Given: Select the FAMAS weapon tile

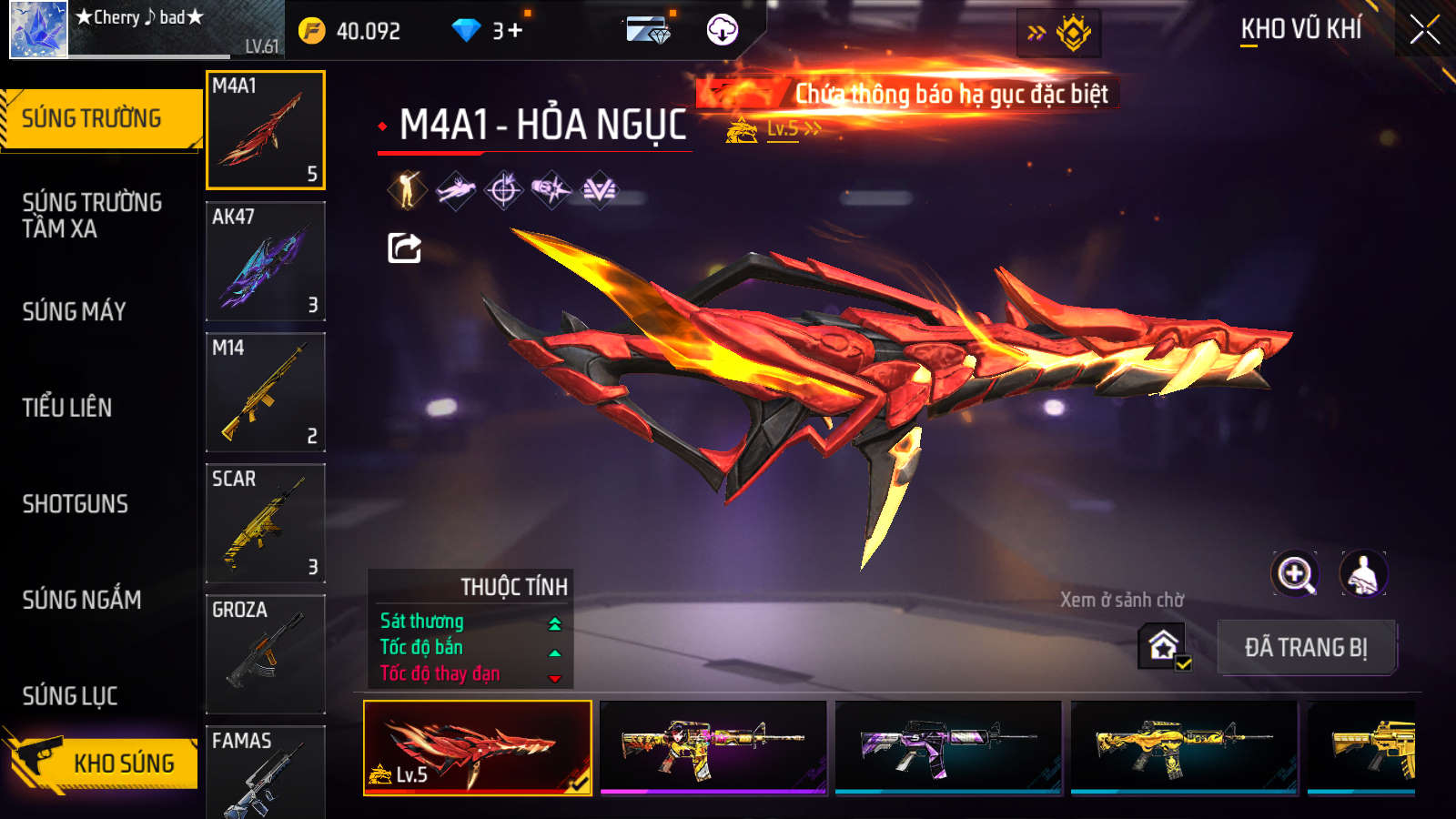Looking at the screenshot, I should coord(265,772).
